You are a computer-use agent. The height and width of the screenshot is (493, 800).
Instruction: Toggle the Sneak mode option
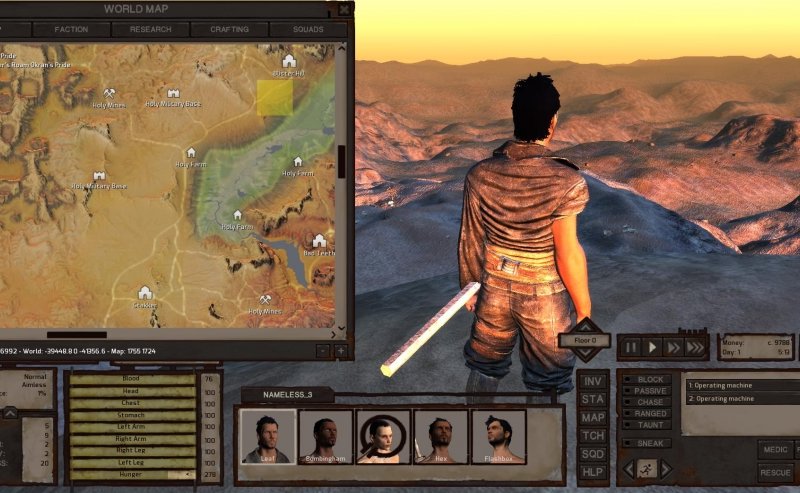651,442
